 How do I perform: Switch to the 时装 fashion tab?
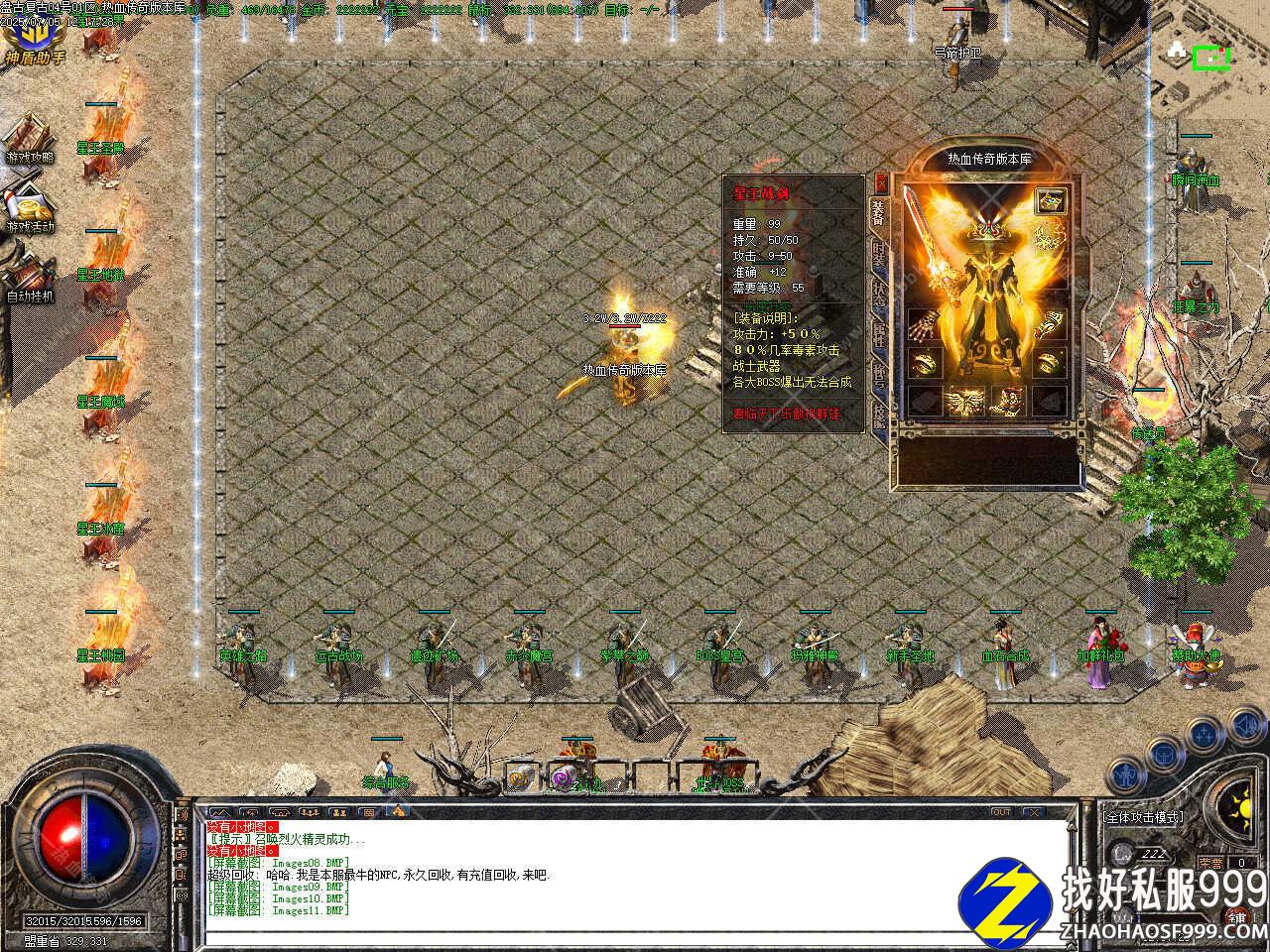tap(880, 252)
